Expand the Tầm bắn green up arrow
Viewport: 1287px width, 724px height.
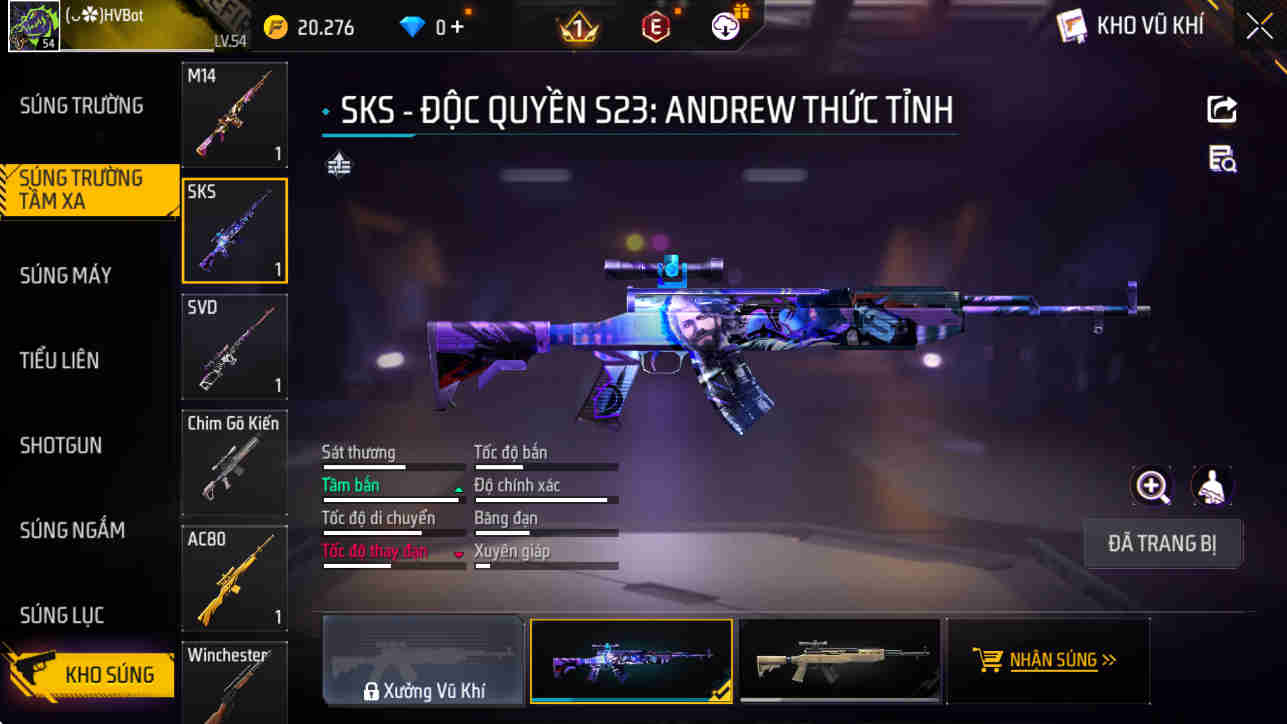(457, 491)
